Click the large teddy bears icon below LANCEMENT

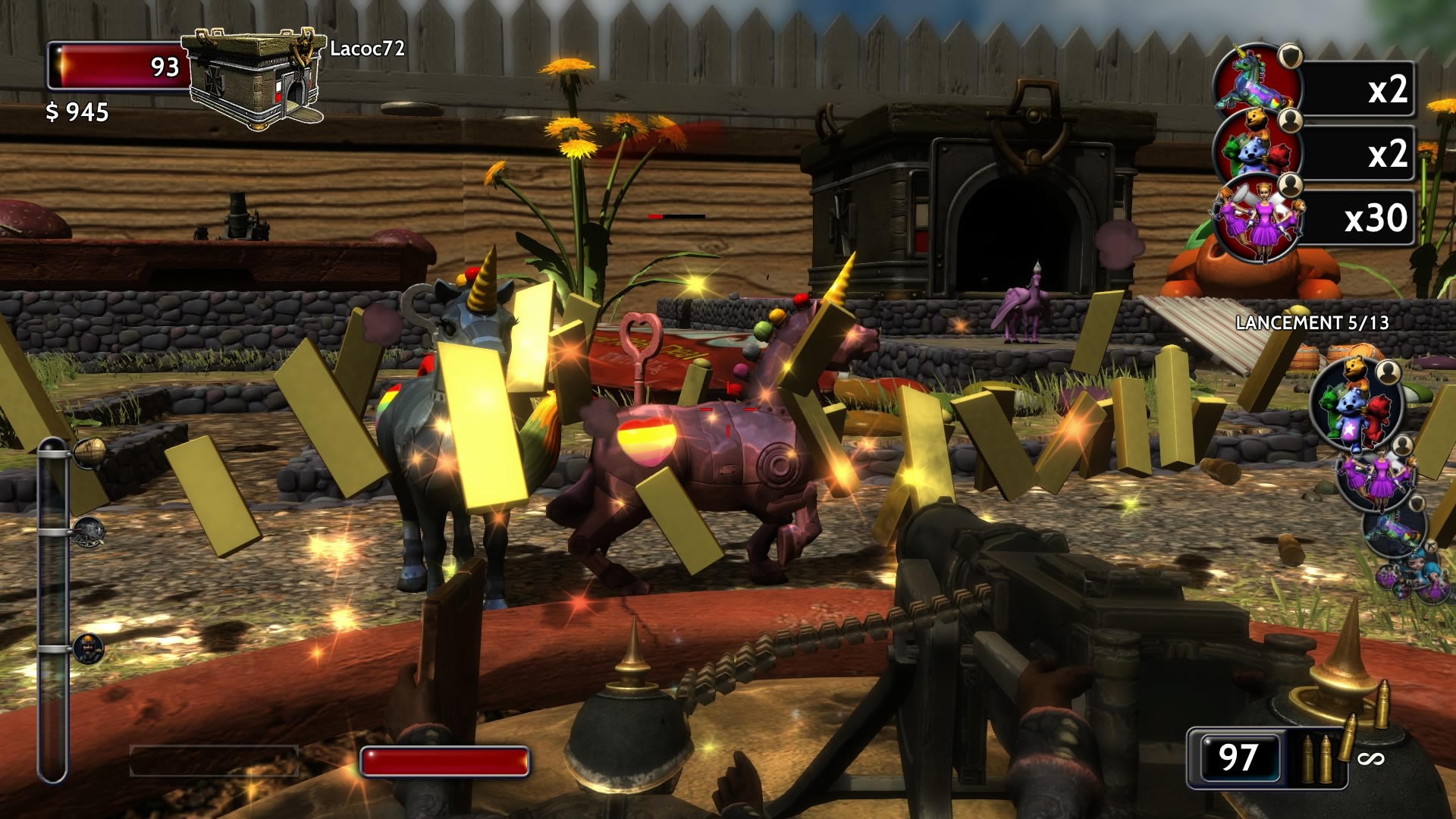pyautogui.click(x=1354, y=406)
